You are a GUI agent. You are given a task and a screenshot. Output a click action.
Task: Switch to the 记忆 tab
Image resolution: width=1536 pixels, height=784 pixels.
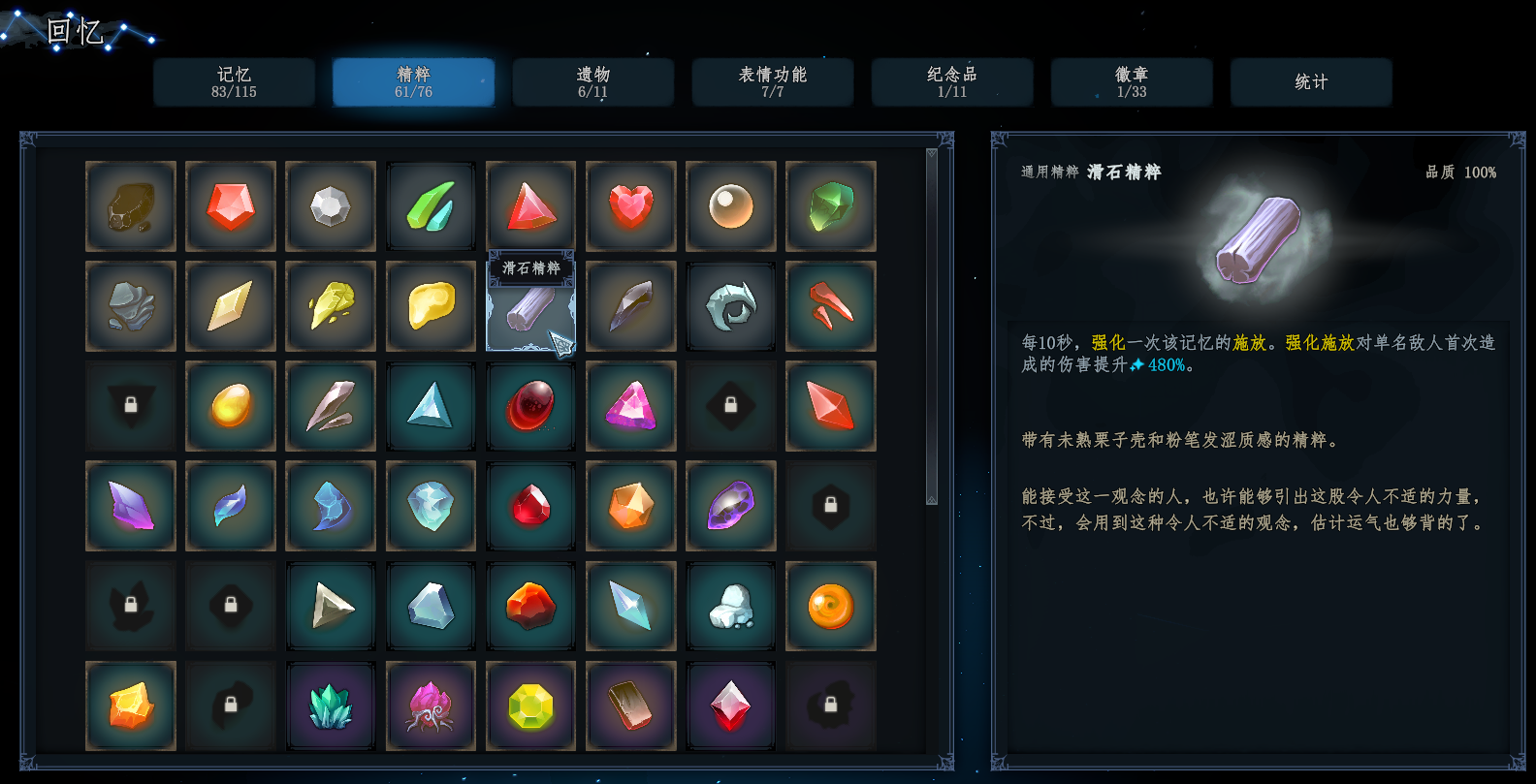[x=234, y=81]
